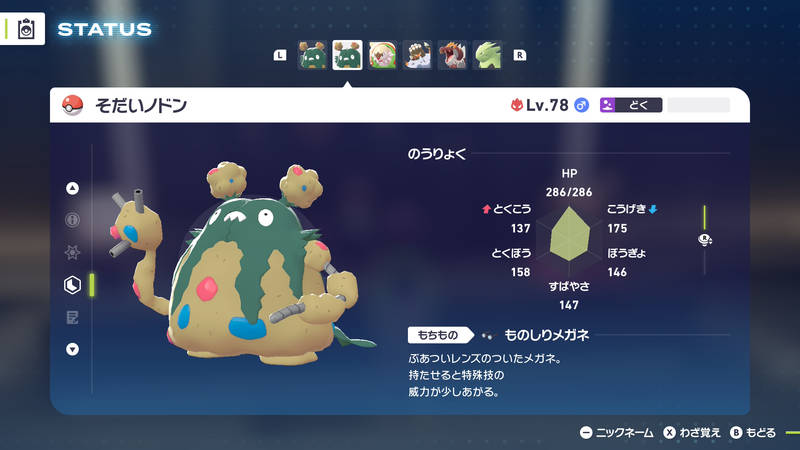Viewport: 800px width, 450px height.
Task: Click the up arrow in the page sidebar
Action: 72,188
